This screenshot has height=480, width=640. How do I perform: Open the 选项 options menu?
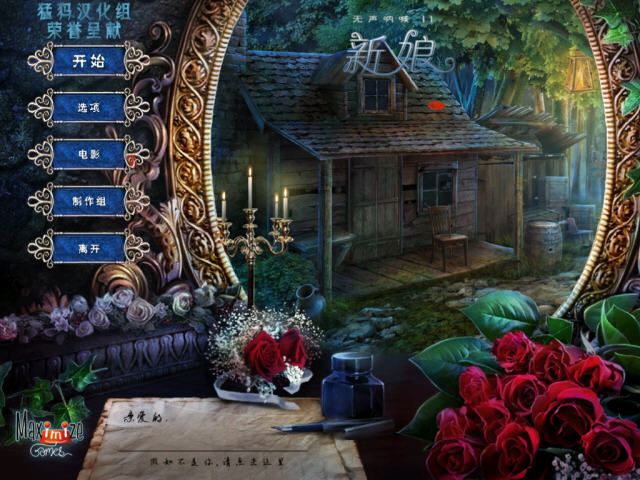pos(88,108)
